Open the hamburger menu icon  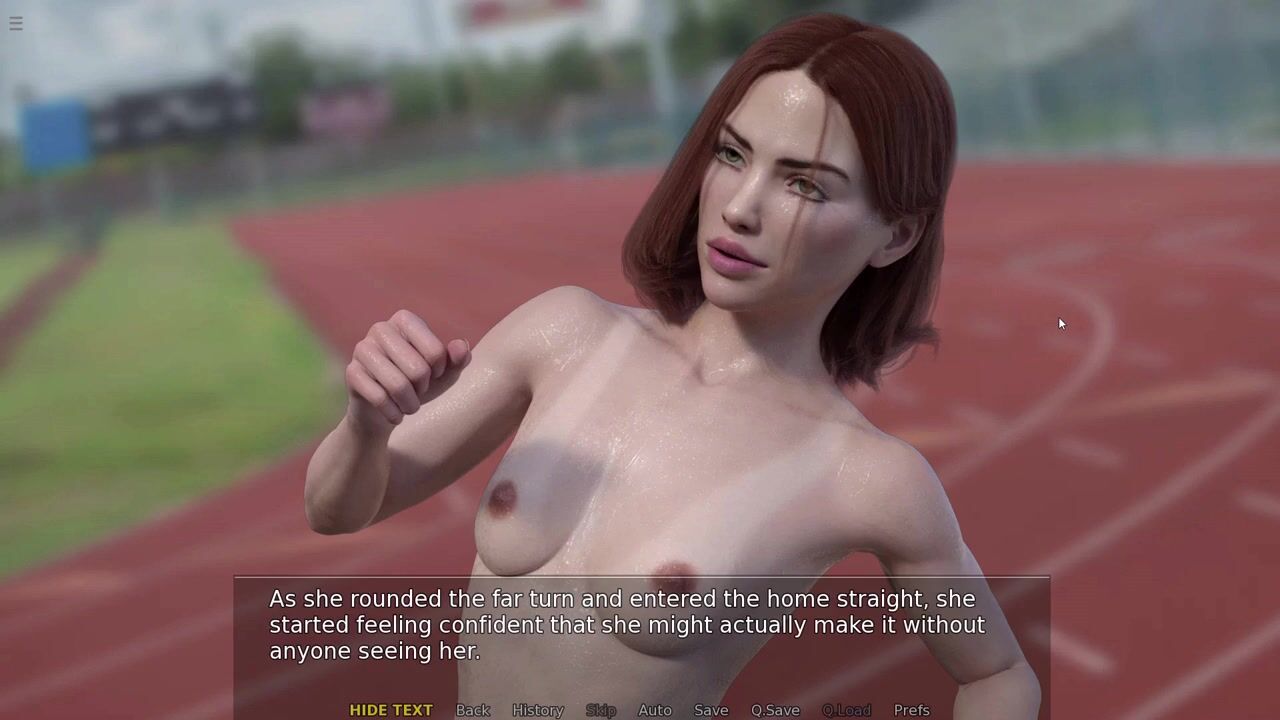pos(16,23)
